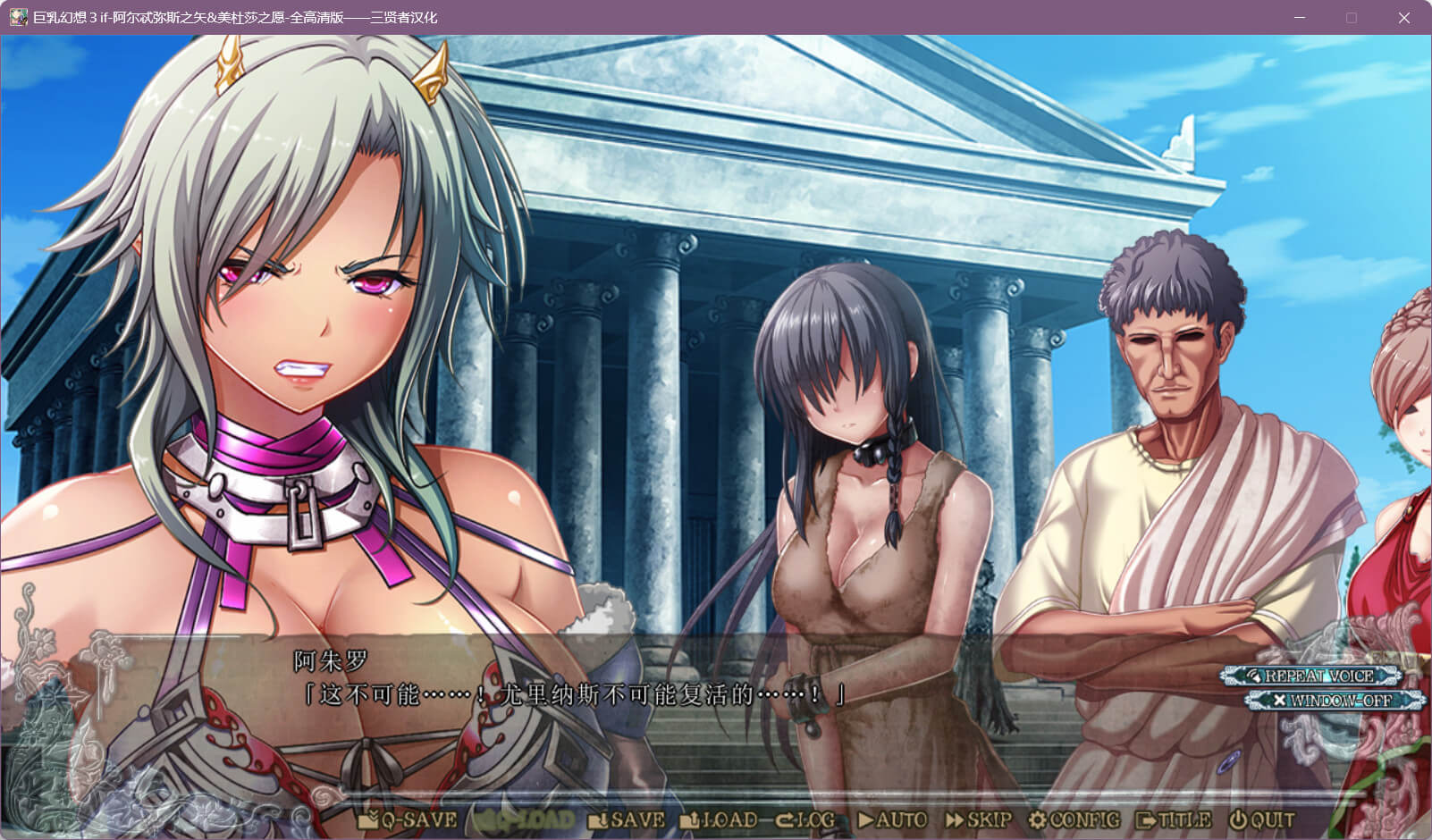This screenshot has height=840, width=1432.
Task: Activate SKIP mode
Action: tap(979, 819)
